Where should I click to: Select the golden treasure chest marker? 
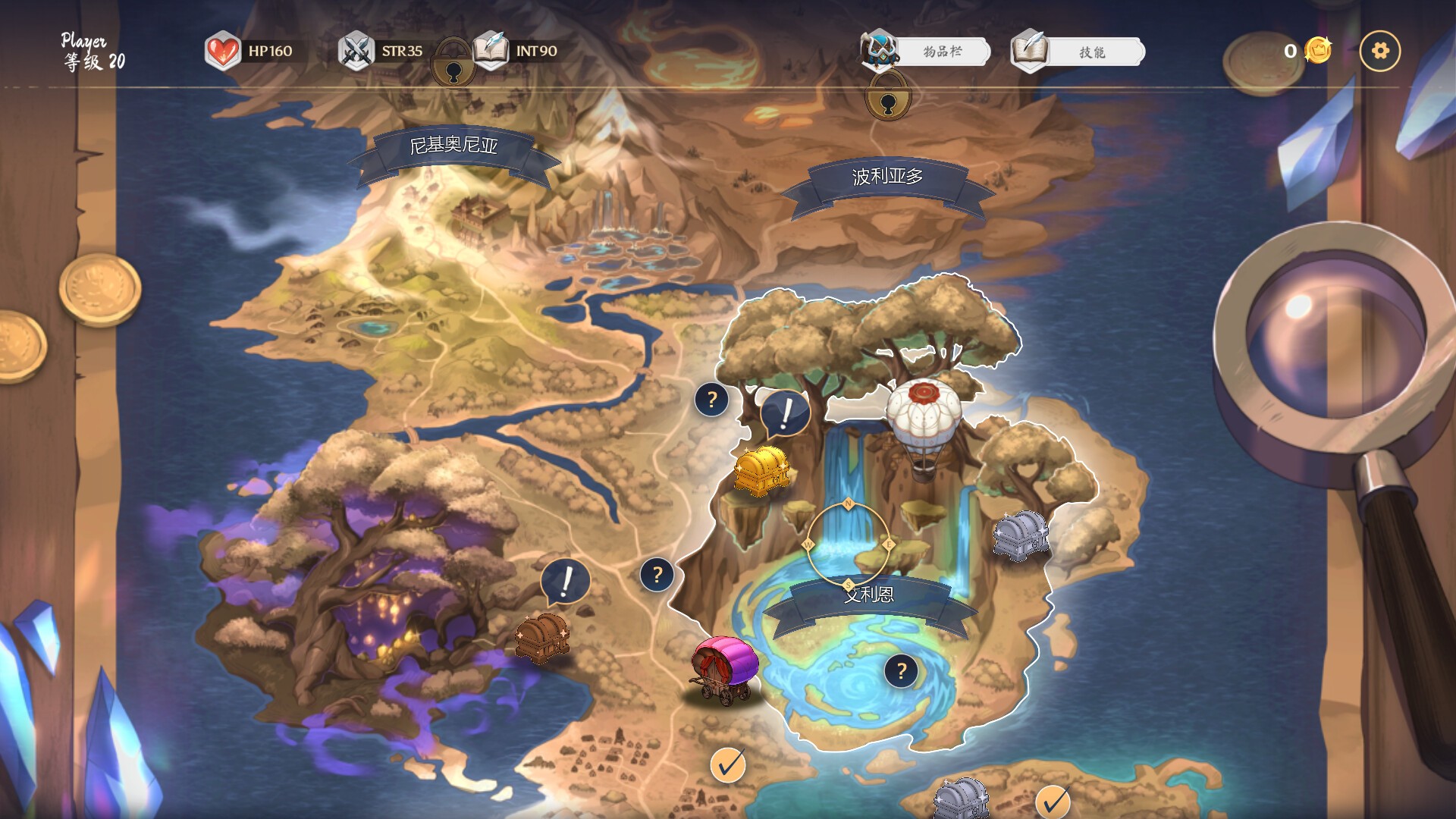761,470
